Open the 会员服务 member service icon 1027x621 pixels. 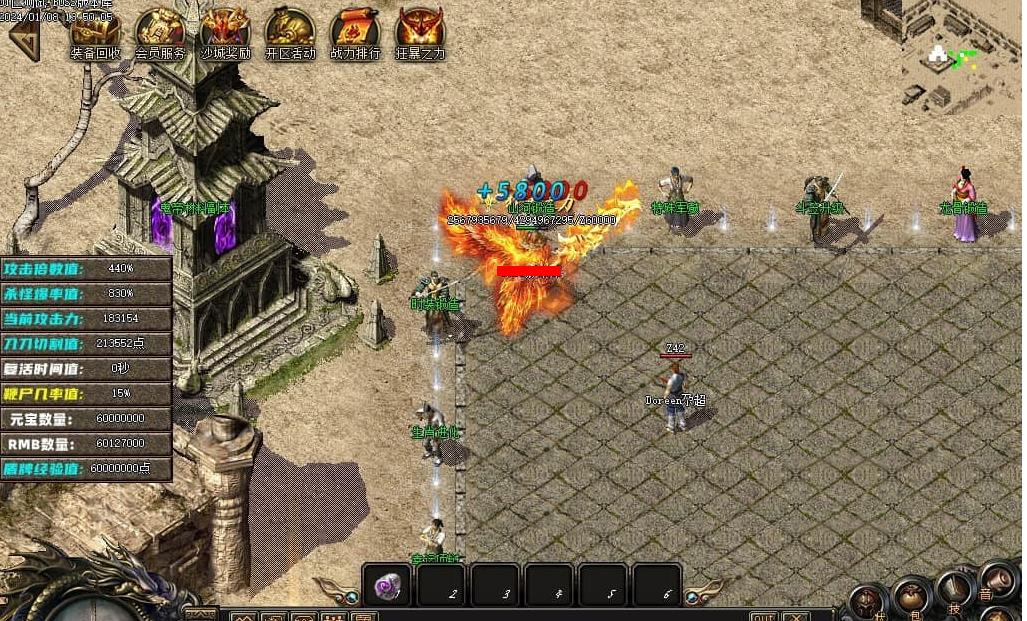[x=160, y=31]
